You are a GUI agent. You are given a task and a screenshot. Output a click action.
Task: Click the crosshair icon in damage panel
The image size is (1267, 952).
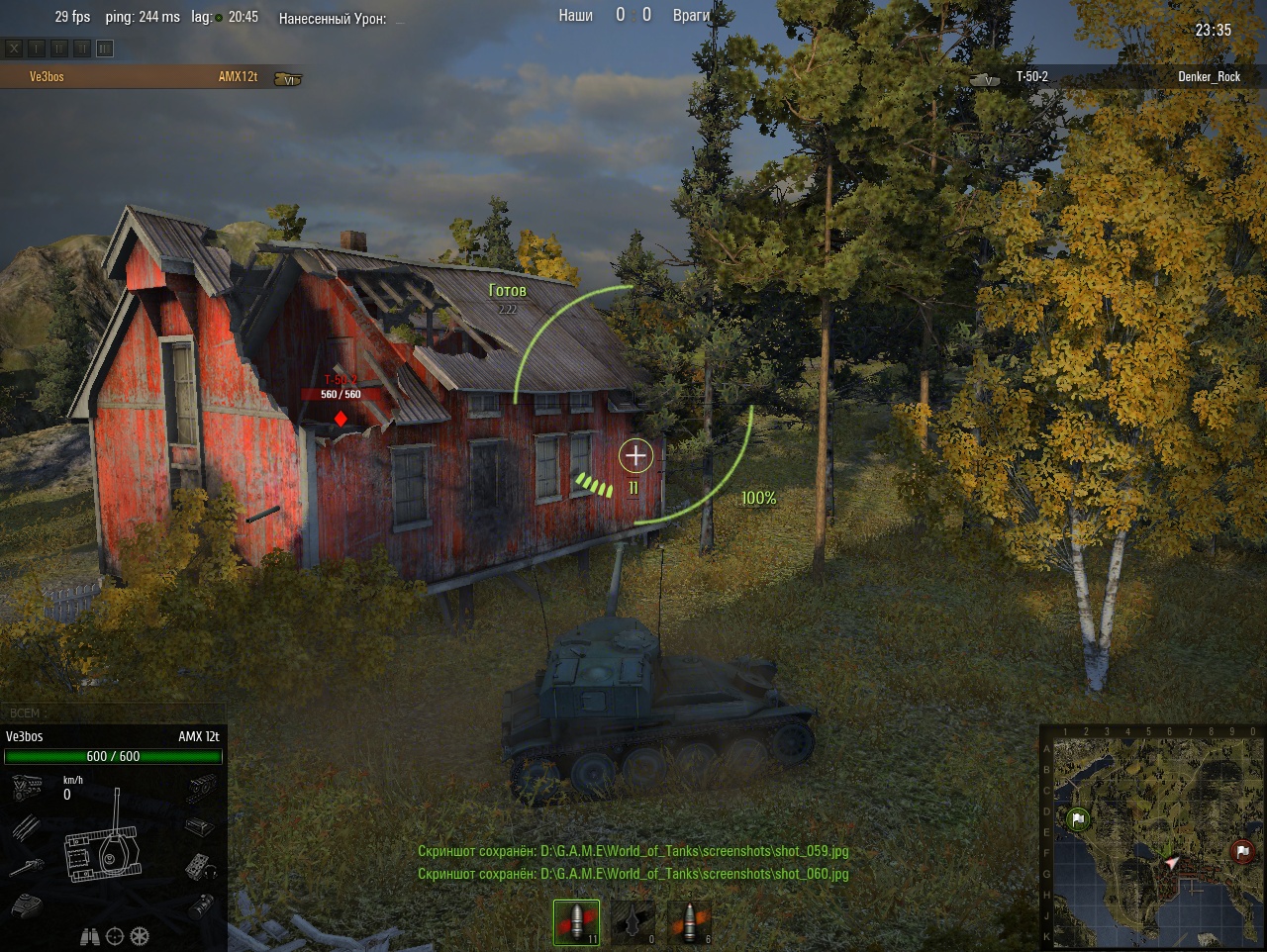tap(115, 936)
